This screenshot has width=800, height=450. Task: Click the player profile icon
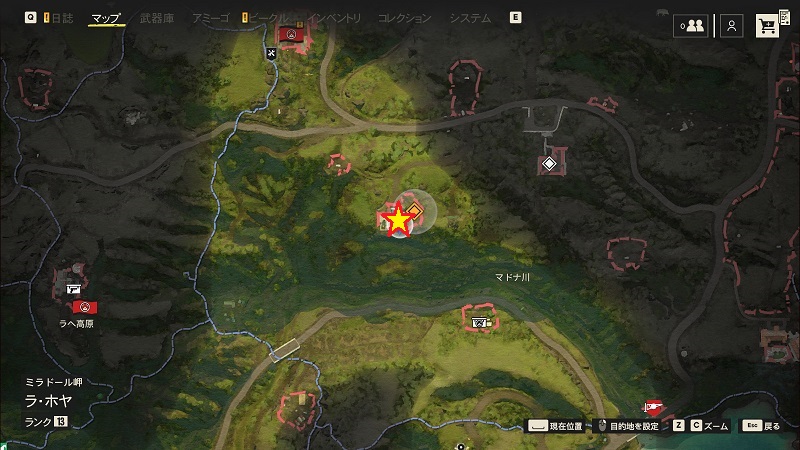732,27
